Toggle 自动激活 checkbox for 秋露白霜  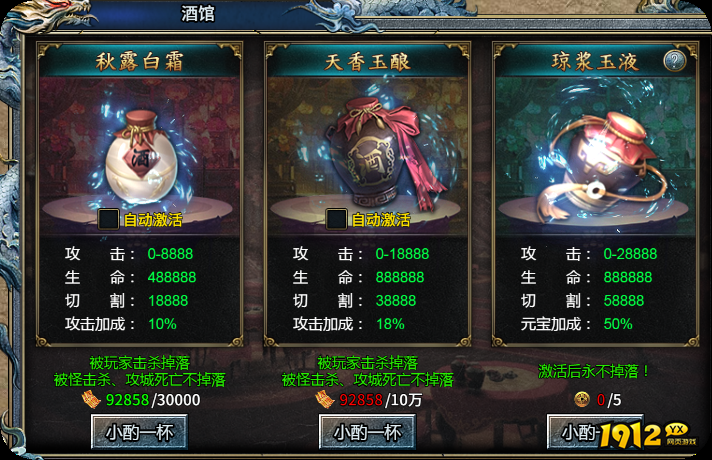[x=108, y=219]
